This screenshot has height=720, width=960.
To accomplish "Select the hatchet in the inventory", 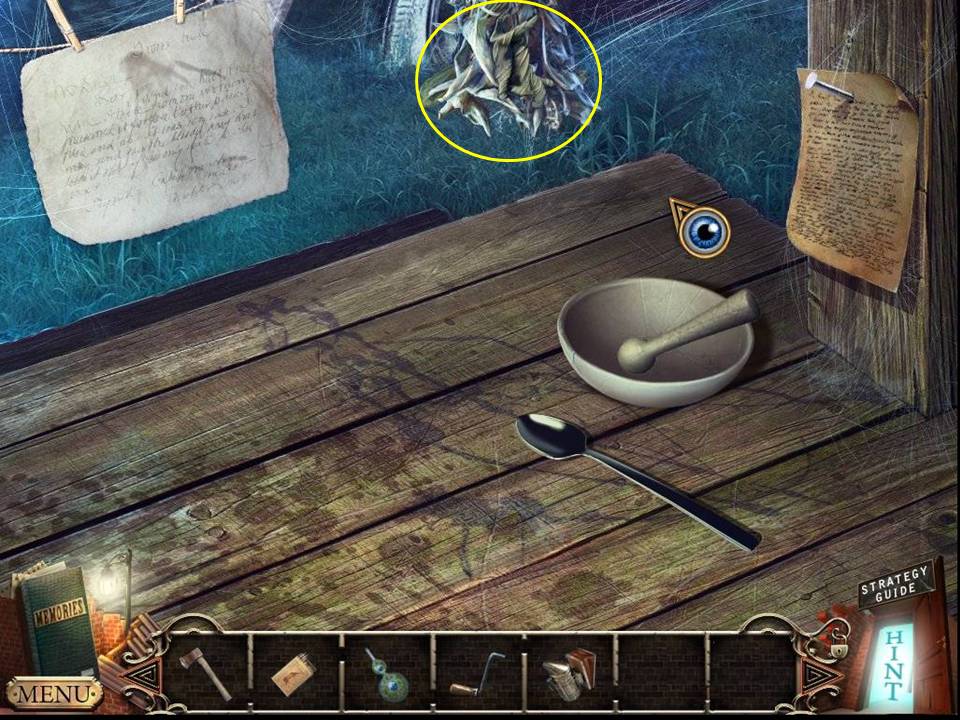I will pyautogui.click(x=206, y=671).
